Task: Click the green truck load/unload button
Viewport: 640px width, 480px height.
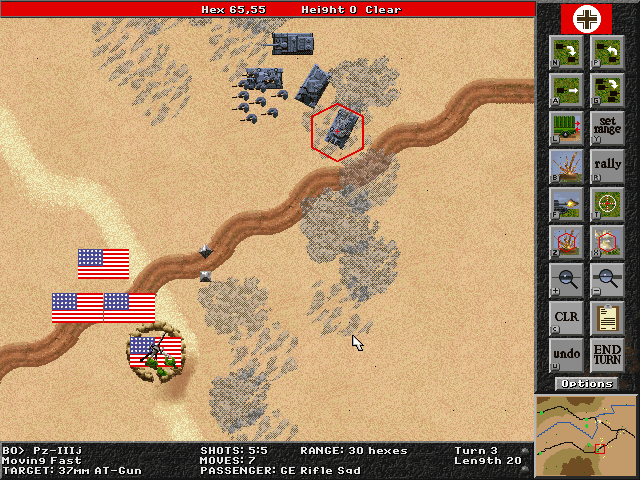Action: pos(566,127)
